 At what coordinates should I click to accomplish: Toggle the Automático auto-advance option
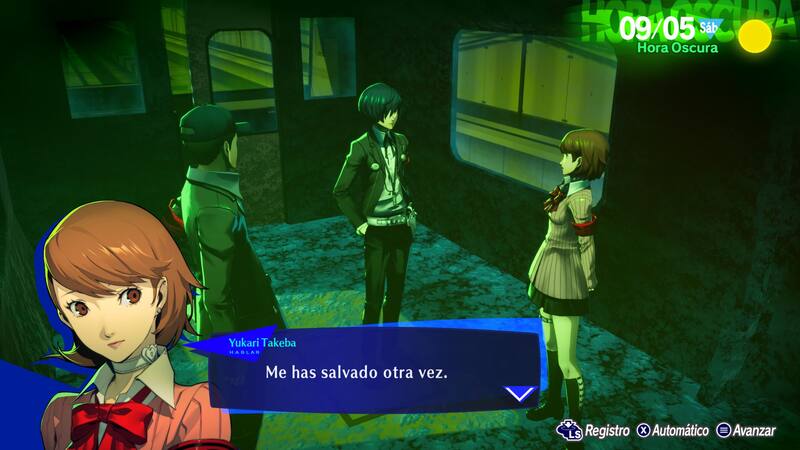pos(673,430)
